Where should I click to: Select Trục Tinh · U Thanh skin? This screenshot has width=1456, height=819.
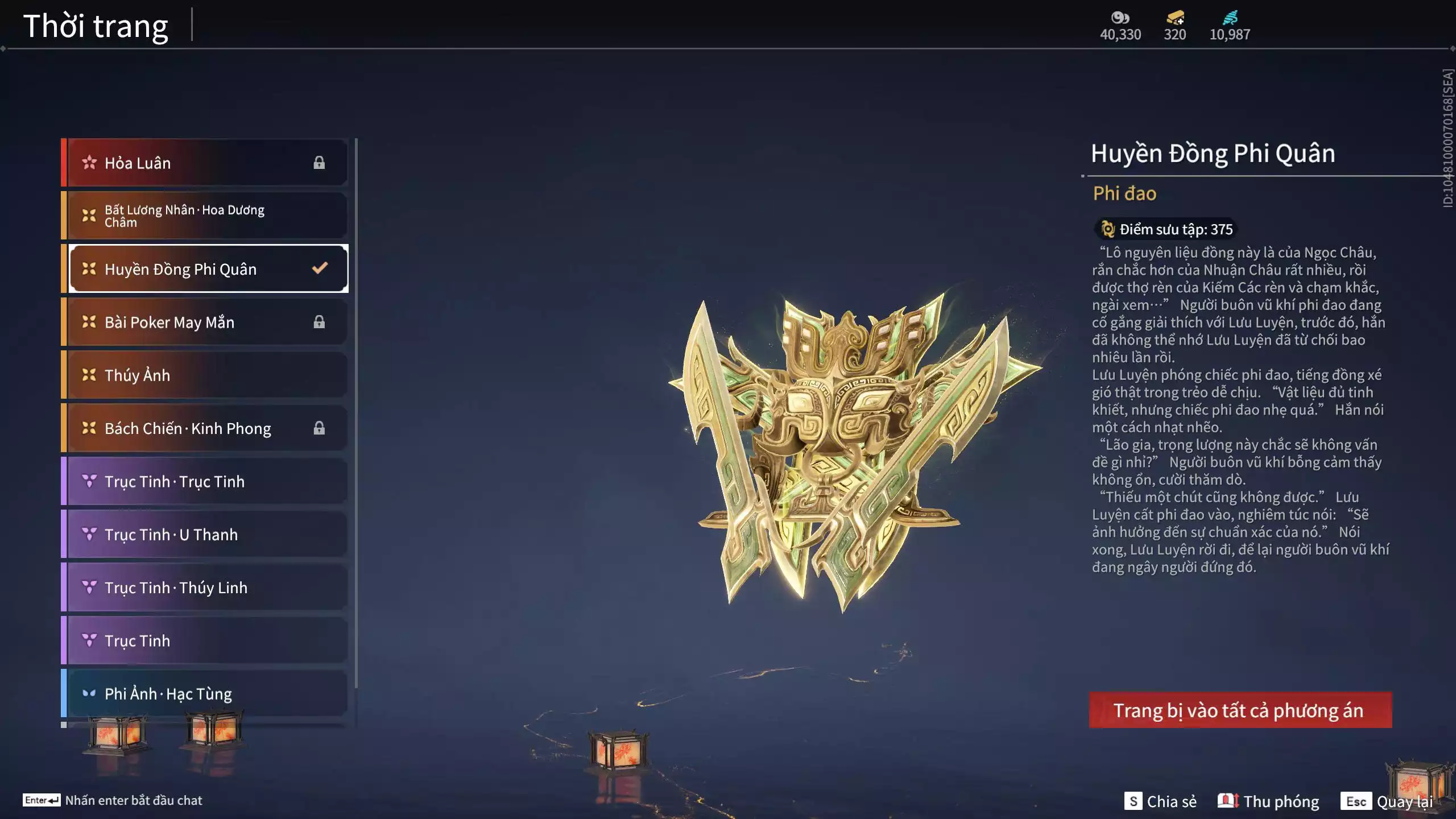205,535
